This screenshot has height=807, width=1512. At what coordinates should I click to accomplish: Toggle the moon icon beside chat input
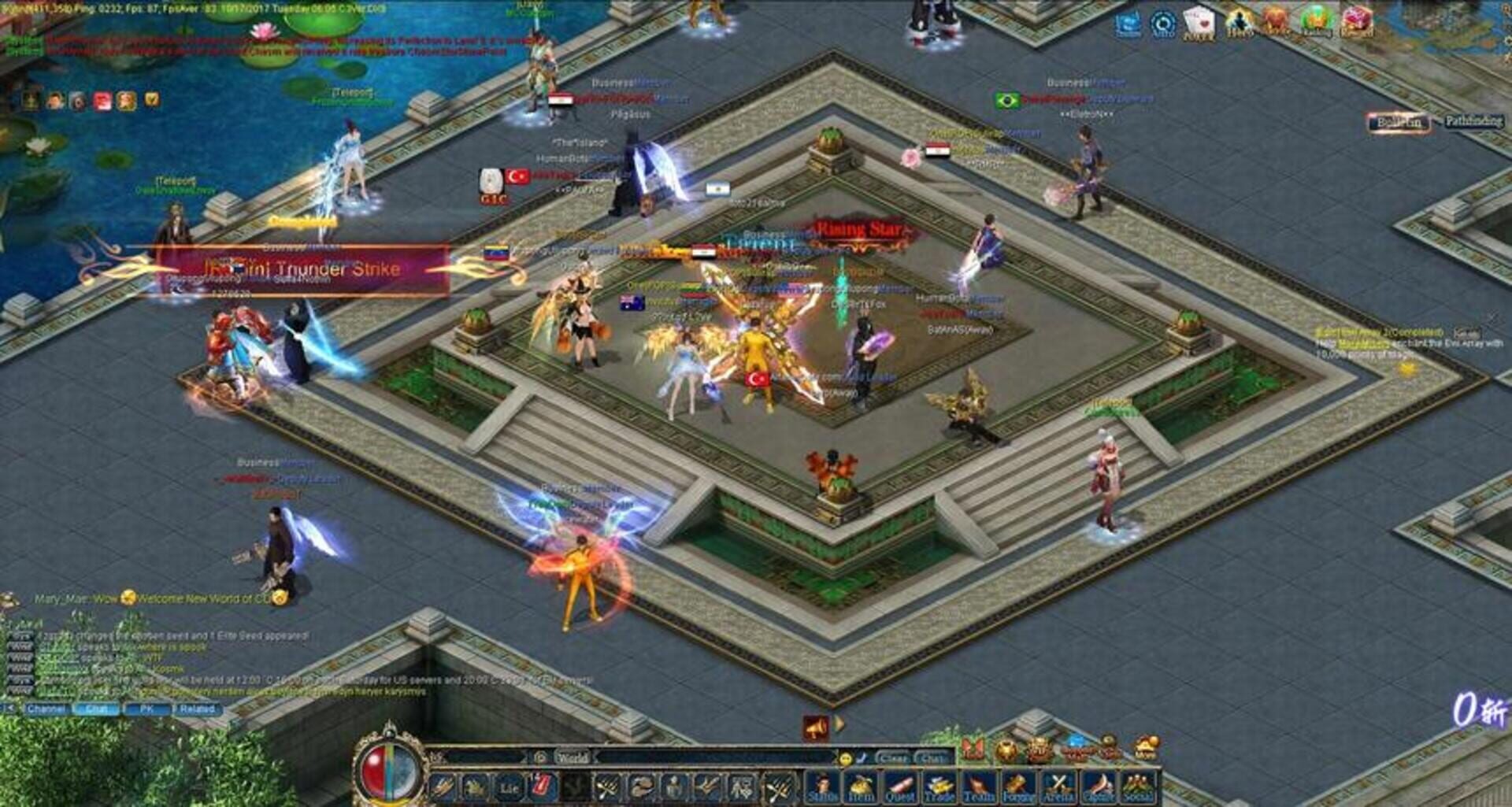[861, 758]
